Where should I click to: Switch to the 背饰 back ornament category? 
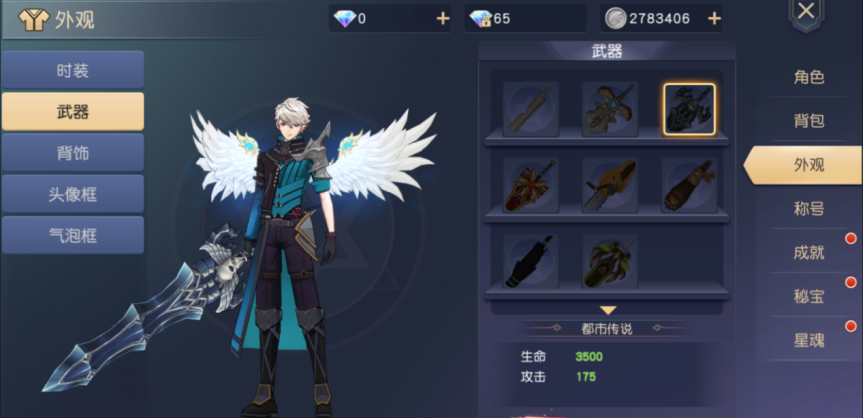coord(72,153)
